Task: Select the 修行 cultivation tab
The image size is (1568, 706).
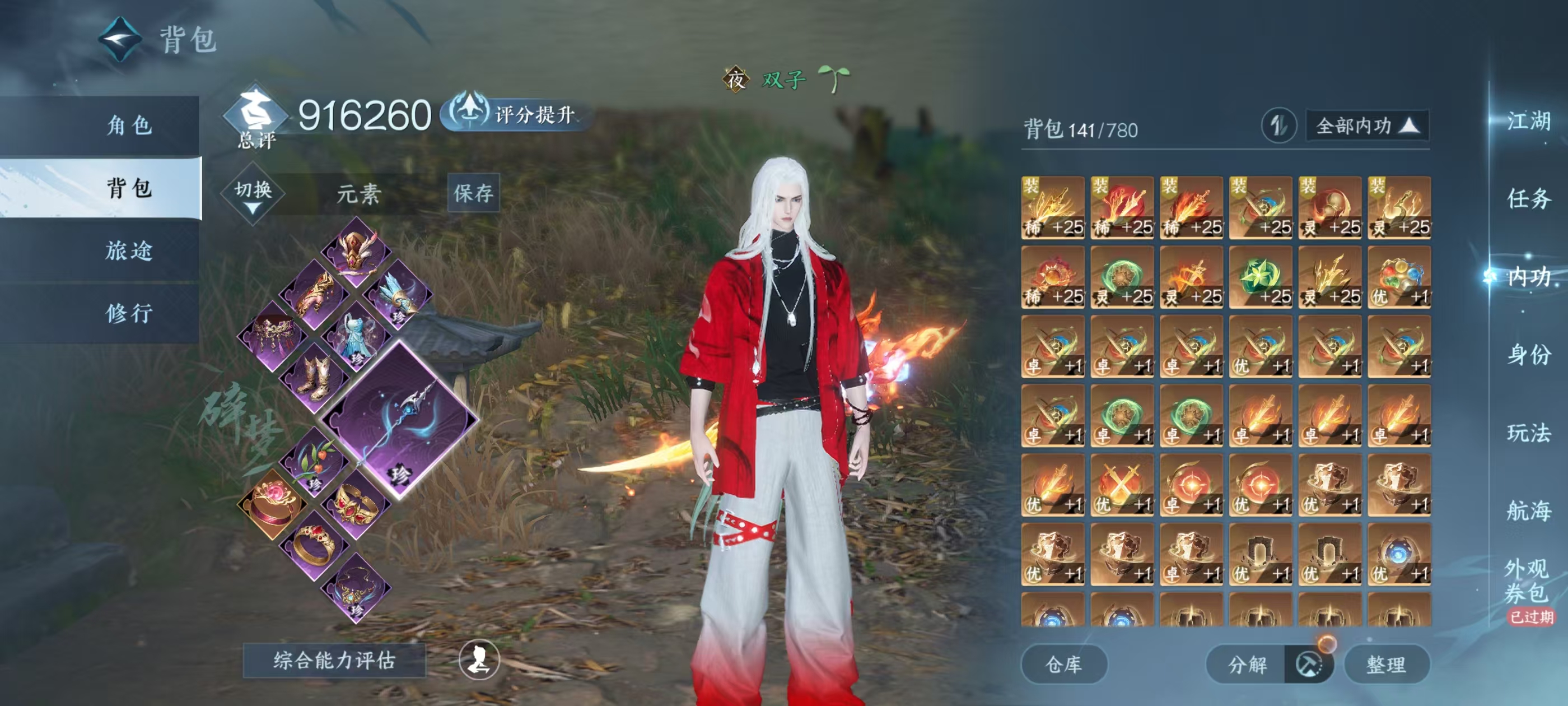Action: tap(129, 313)
